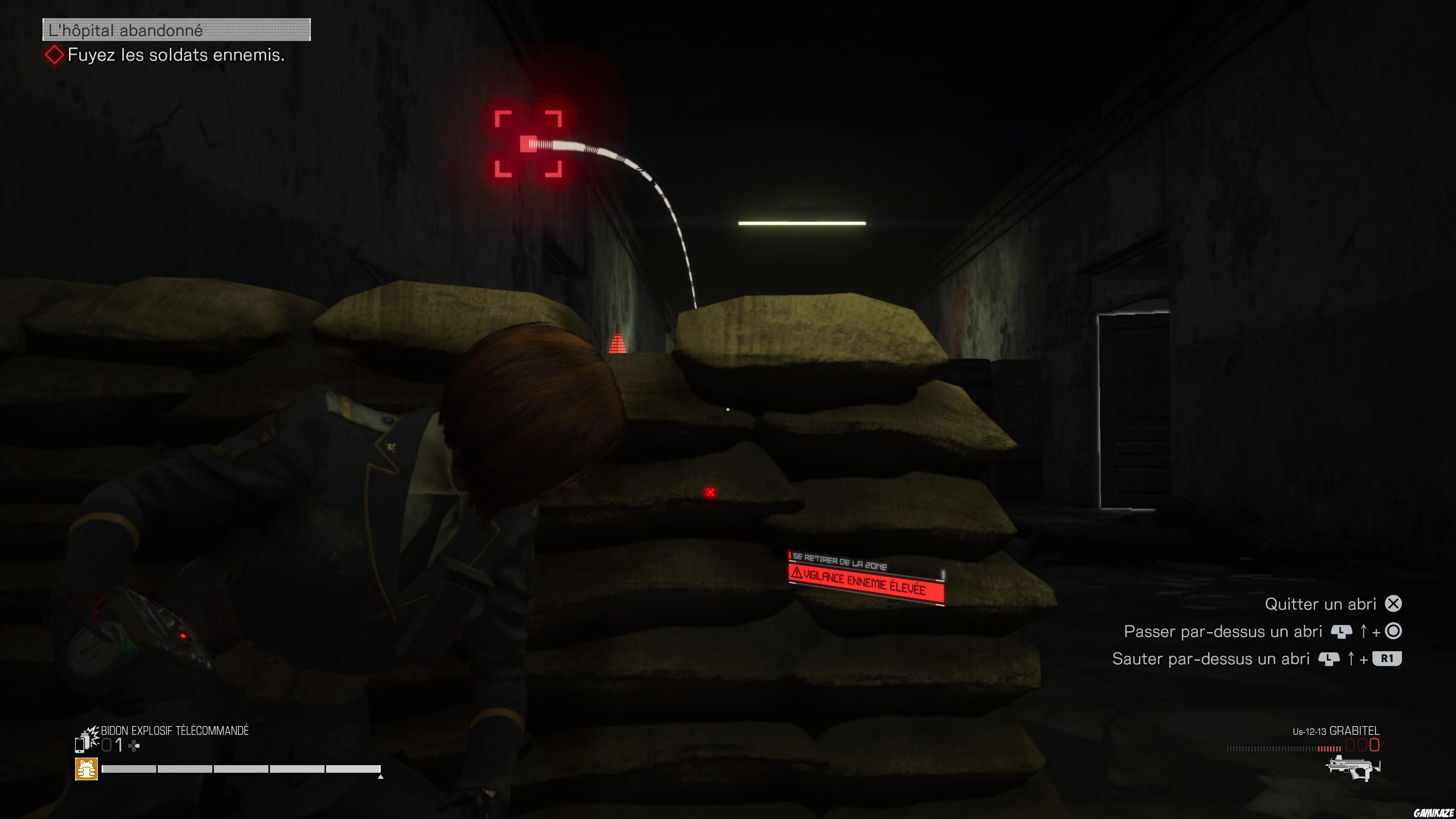1456x819 pixels.
Task: Select the remote smartphone detonator icon
Action: click(x=80, y=746)
